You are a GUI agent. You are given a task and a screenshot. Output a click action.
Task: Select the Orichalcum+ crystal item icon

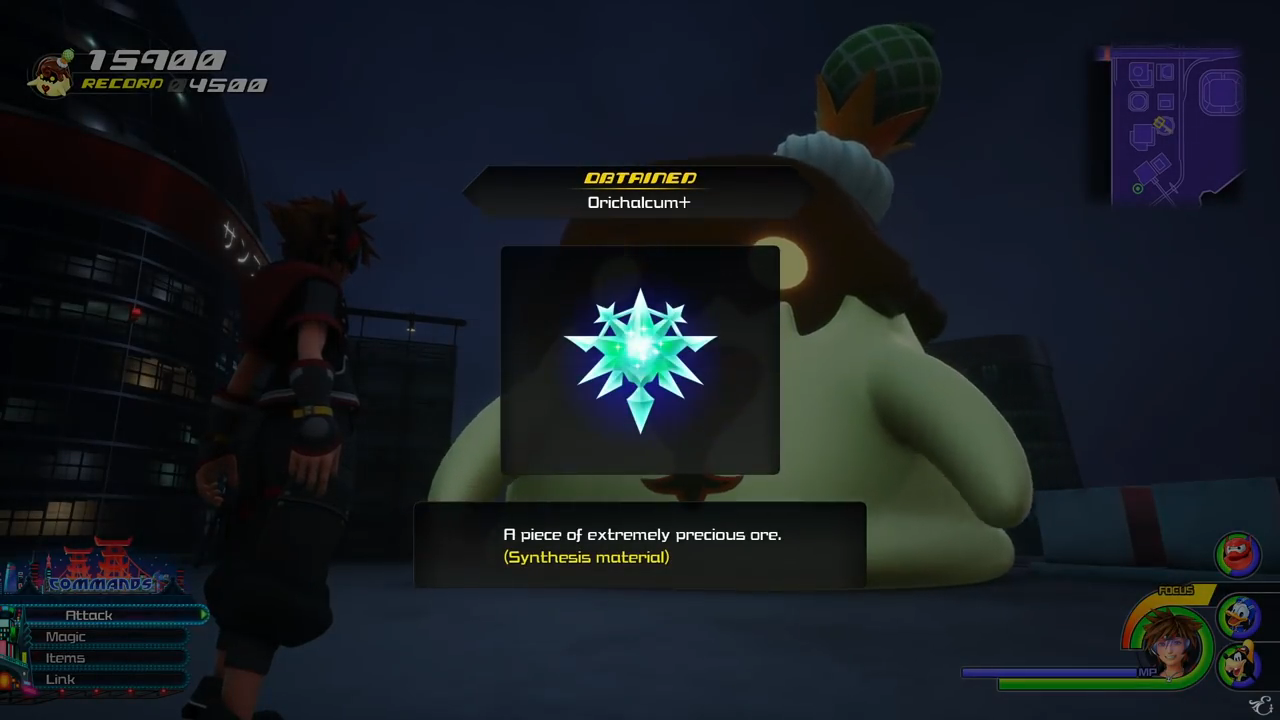[640, 358]
